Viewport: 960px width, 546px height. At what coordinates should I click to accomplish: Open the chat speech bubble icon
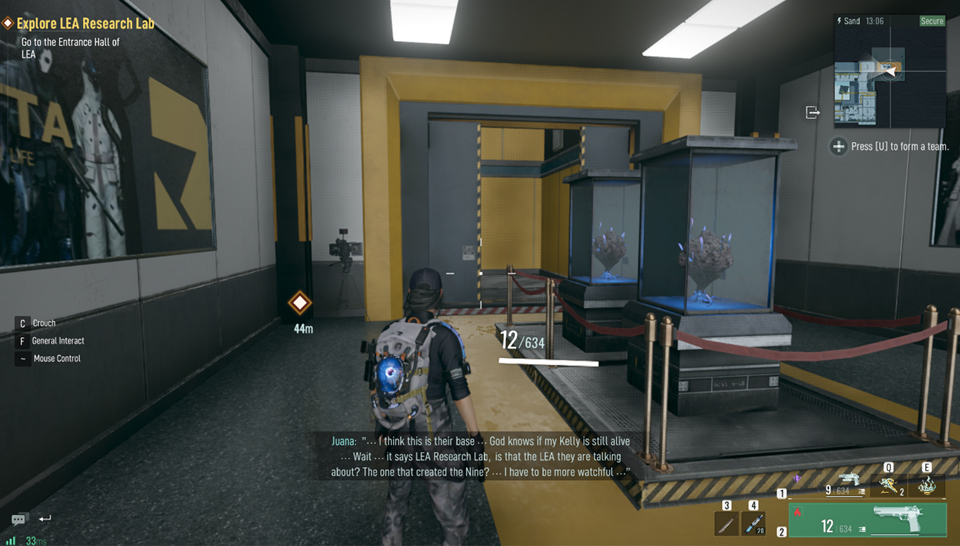(x=19, y=520)
